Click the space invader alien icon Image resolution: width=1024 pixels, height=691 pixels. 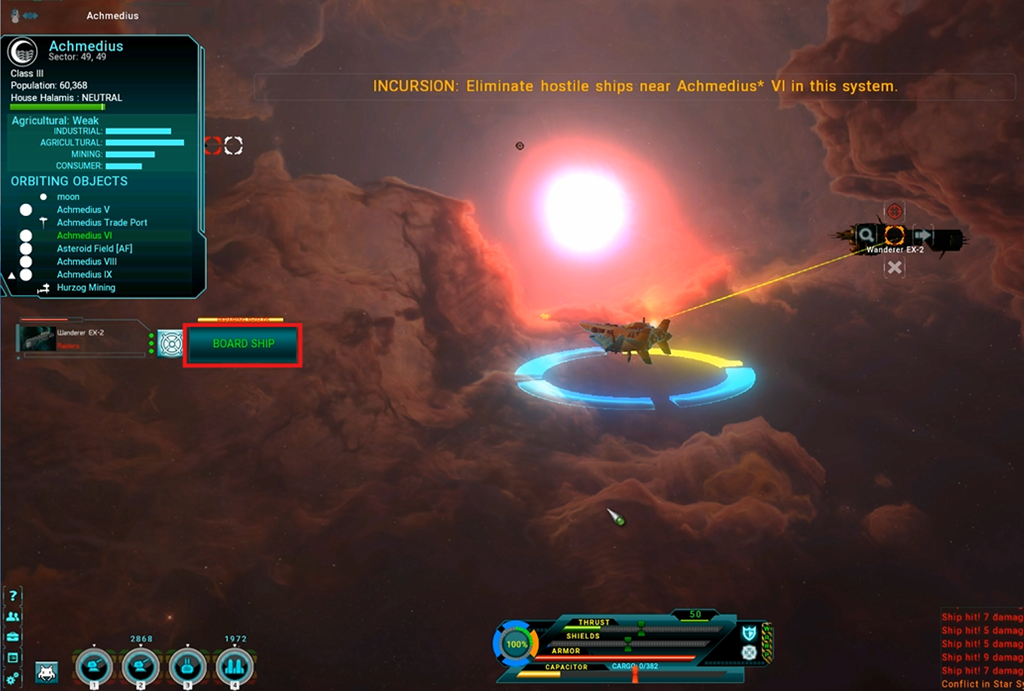coord(45,671)
